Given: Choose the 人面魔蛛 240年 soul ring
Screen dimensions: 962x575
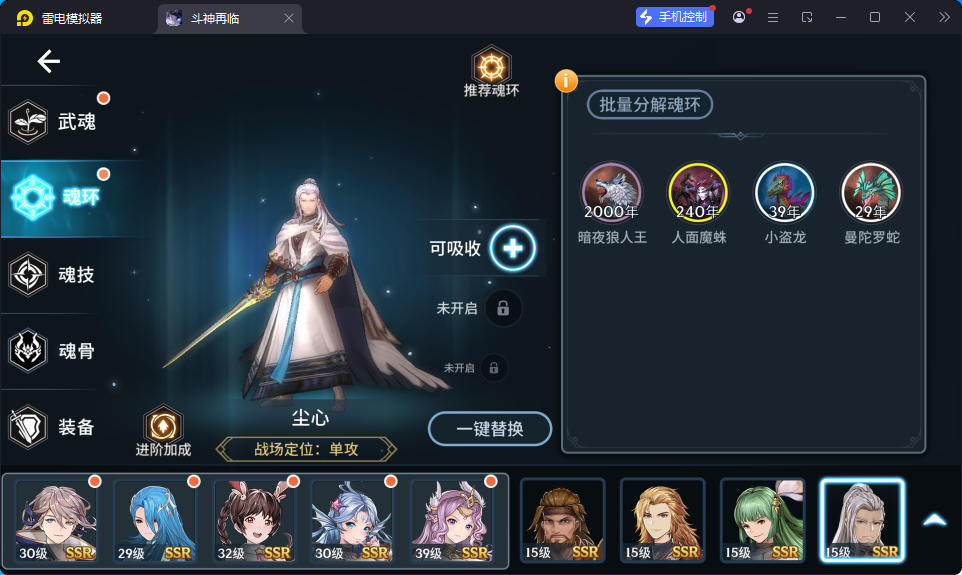Looking at the screenshot, I should tap(698, 191).
